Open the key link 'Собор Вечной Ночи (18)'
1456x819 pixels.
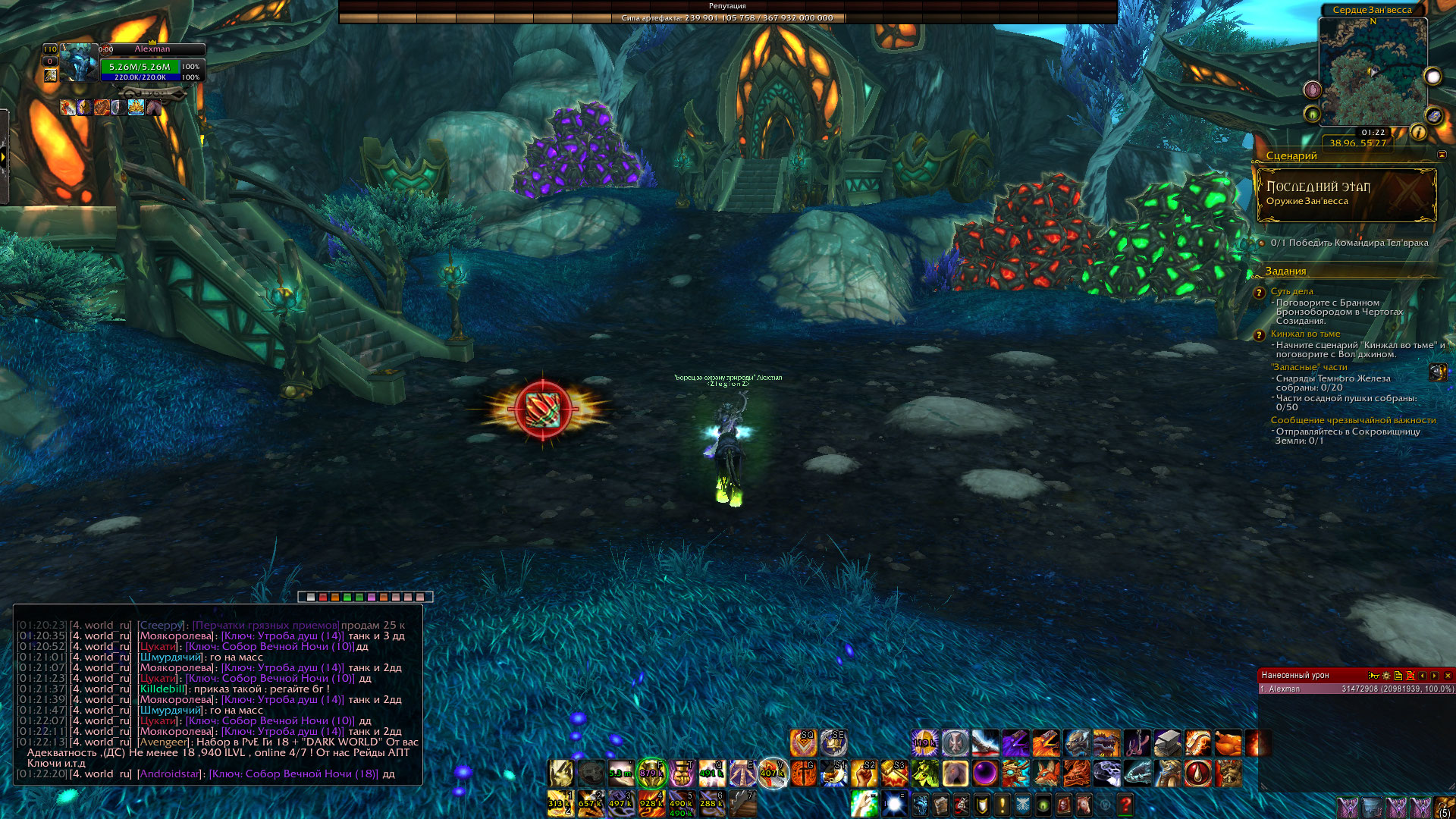tap(293, 774)
